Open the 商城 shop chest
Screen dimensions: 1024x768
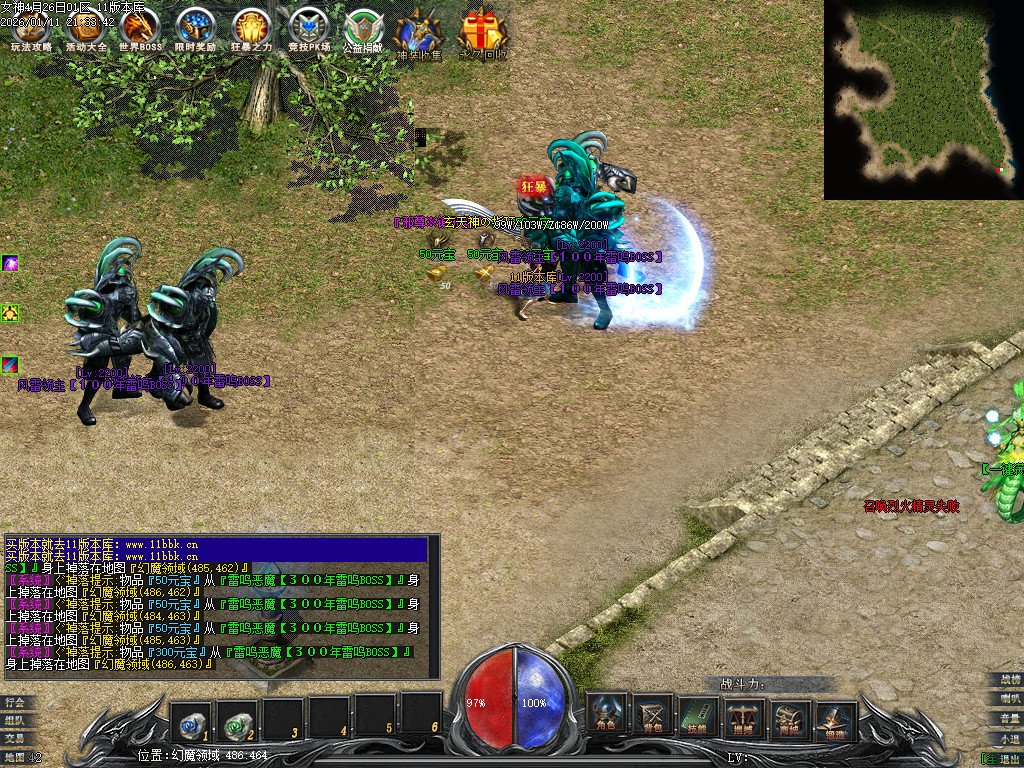pos(791,715)
